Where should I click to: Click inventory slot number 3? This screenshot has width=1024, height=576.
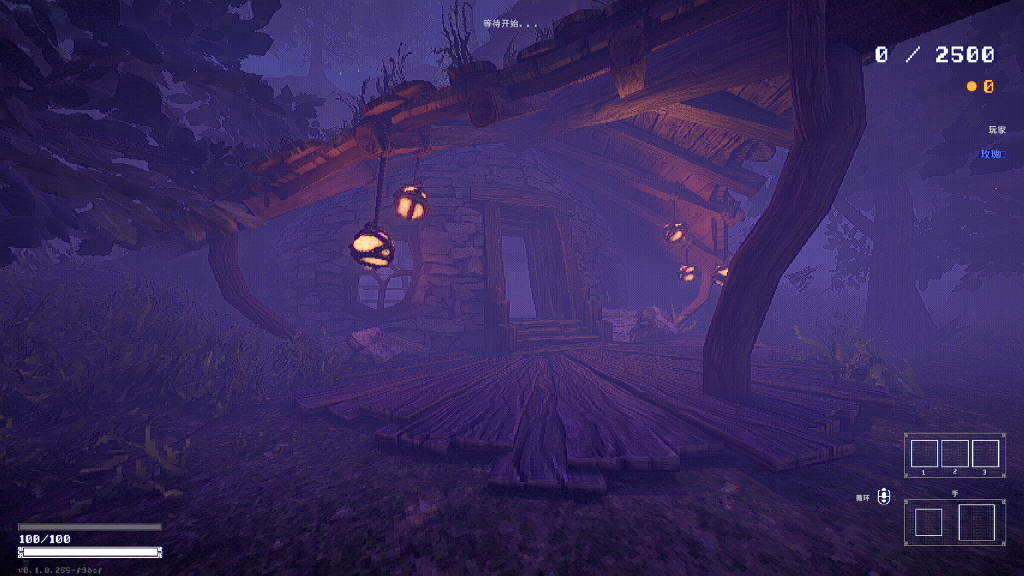coord(985,453)
